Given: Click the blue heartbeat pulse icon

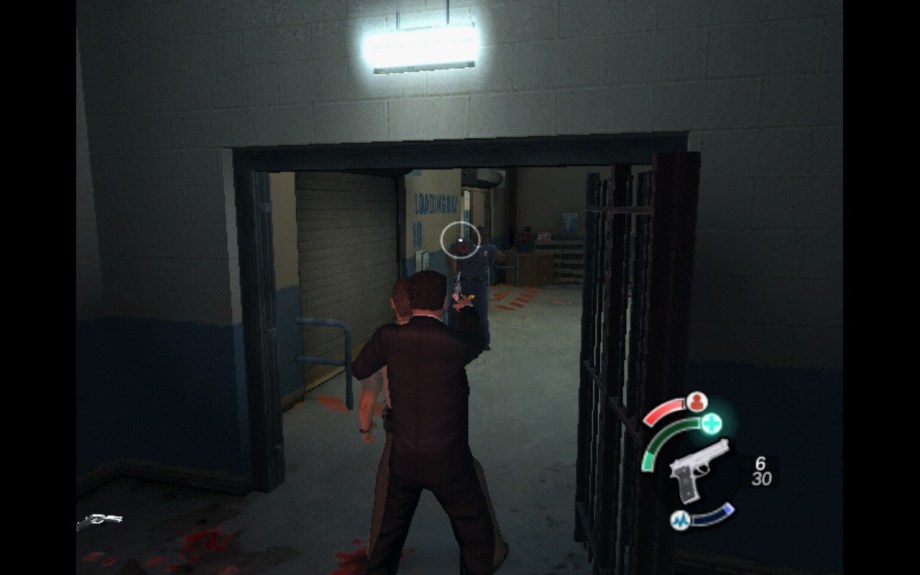Looking at the screenshot, I should 680,520.
